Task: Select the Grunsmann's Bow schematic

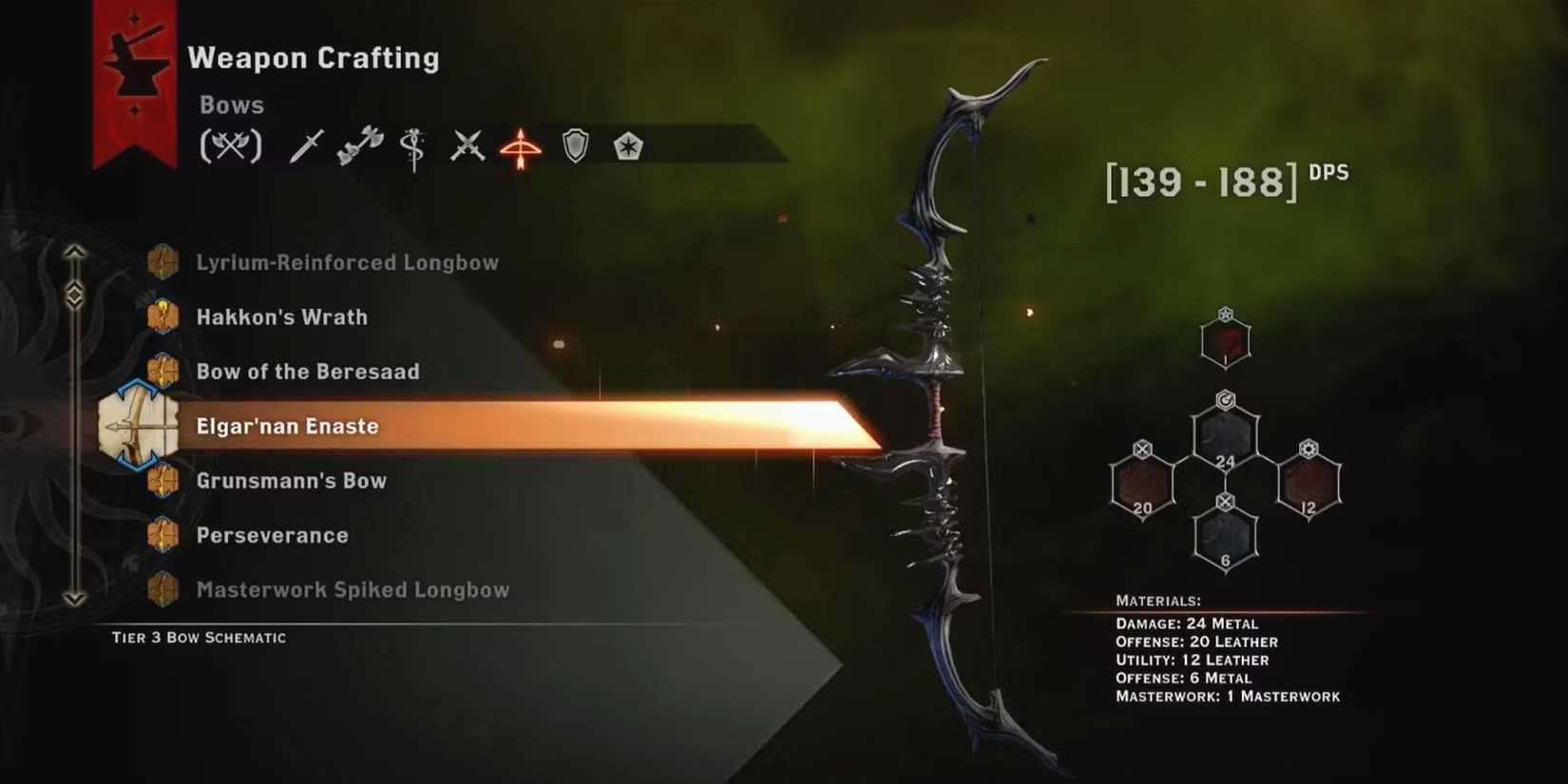Action: [x=291, y=480]
